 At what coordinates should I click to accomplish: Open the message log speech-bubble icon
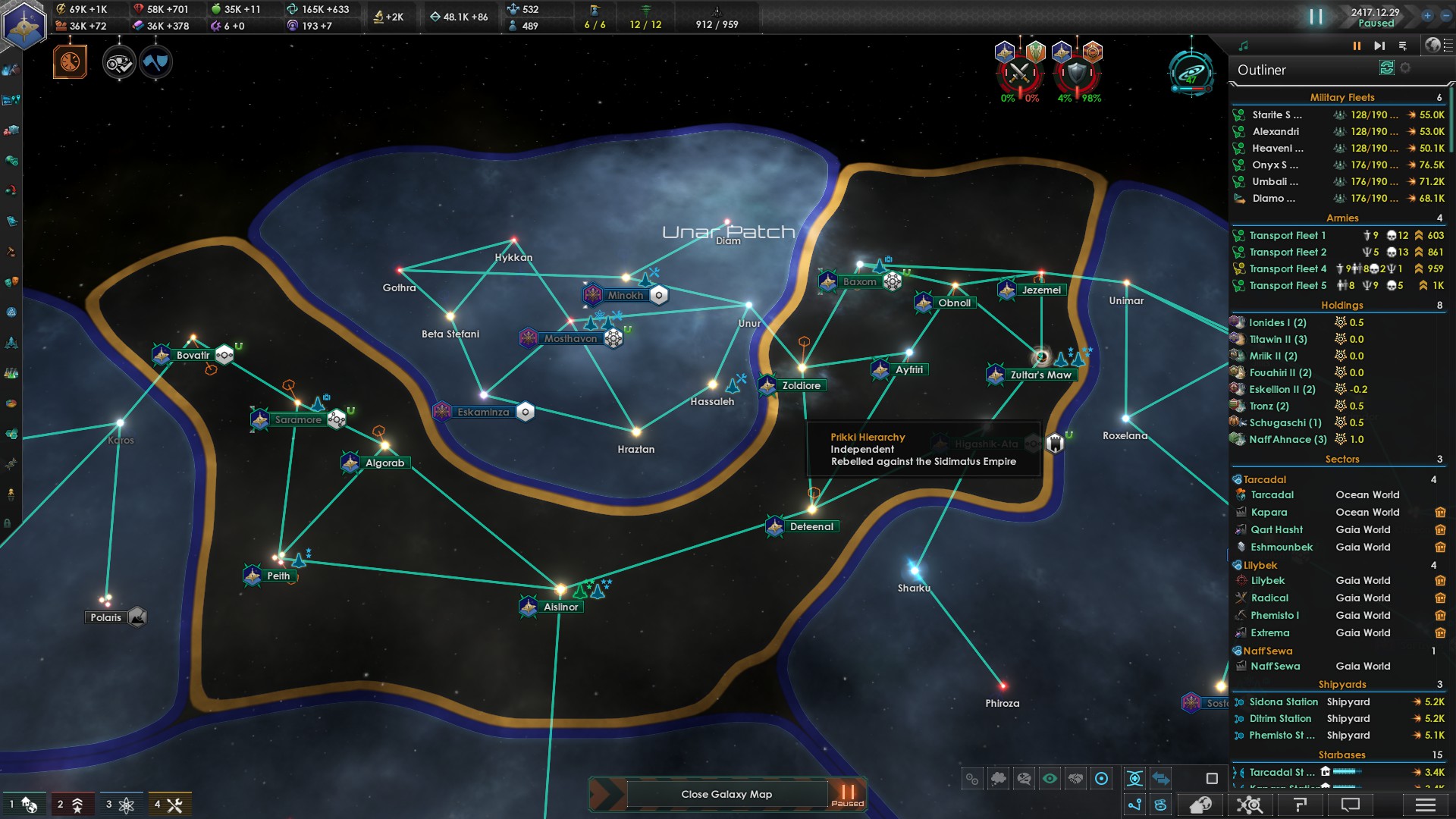(1349, 803)
